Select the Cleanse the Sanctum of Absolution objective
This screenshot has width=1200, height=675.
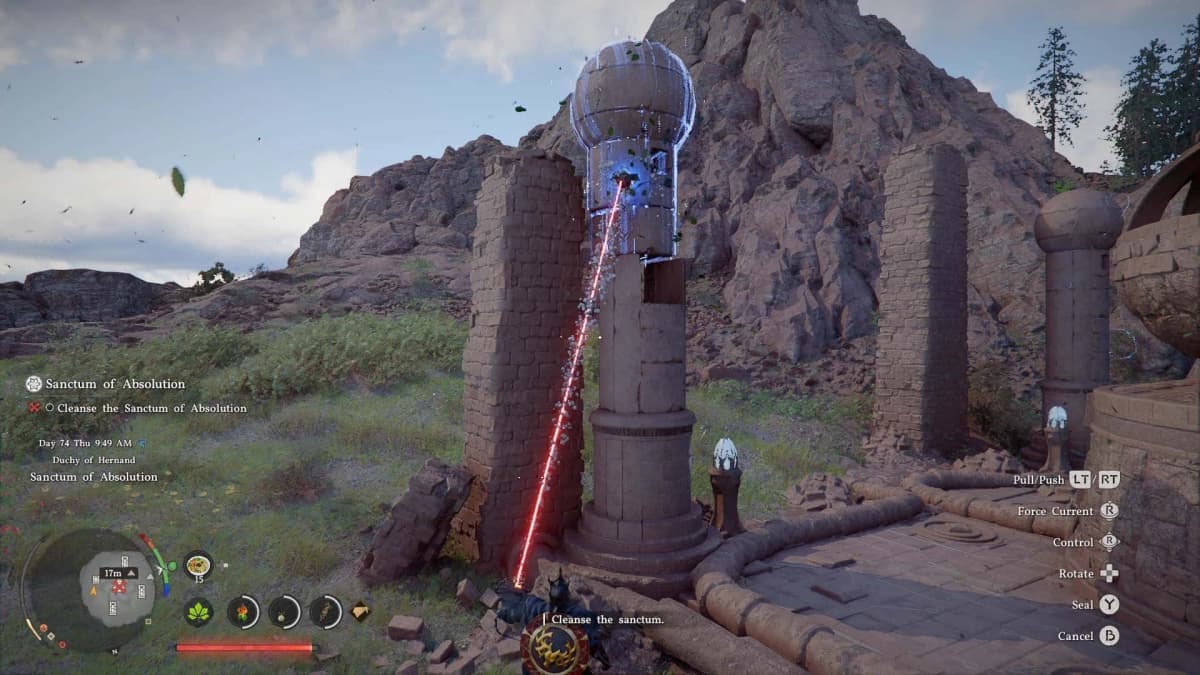click(151, 408)
